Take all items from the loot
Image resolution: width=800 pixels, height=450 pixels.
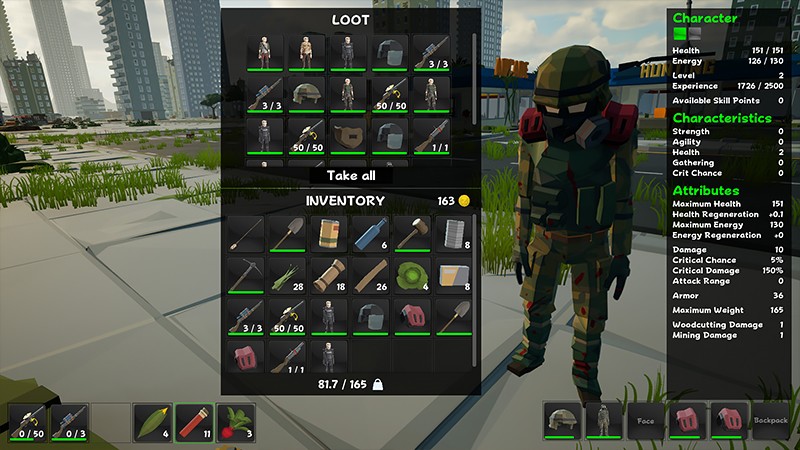[349, 175]
